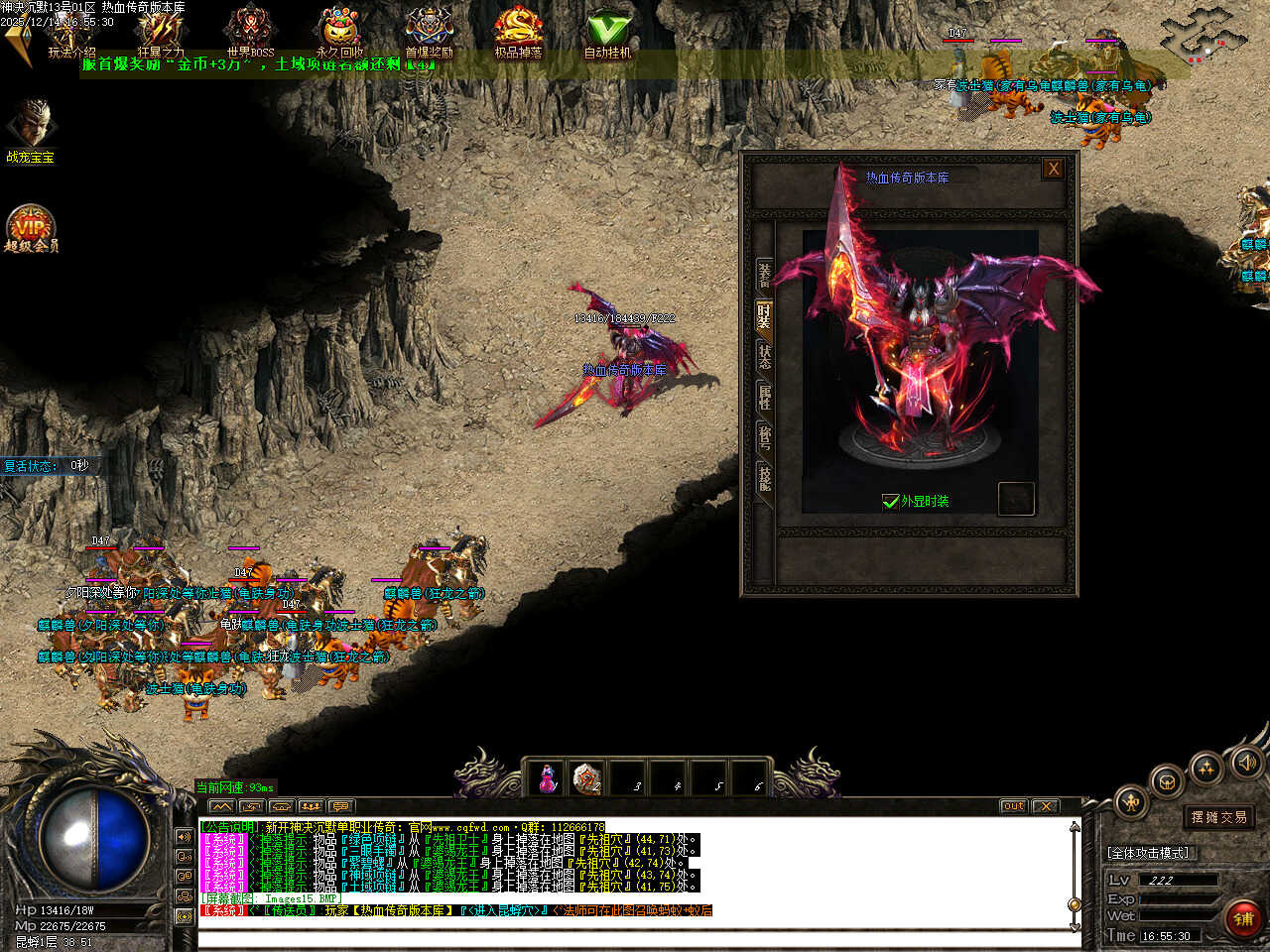Use the red potion hotbar slot
Viewport: 1270px width, 952px height.
[x=547, y=779]
